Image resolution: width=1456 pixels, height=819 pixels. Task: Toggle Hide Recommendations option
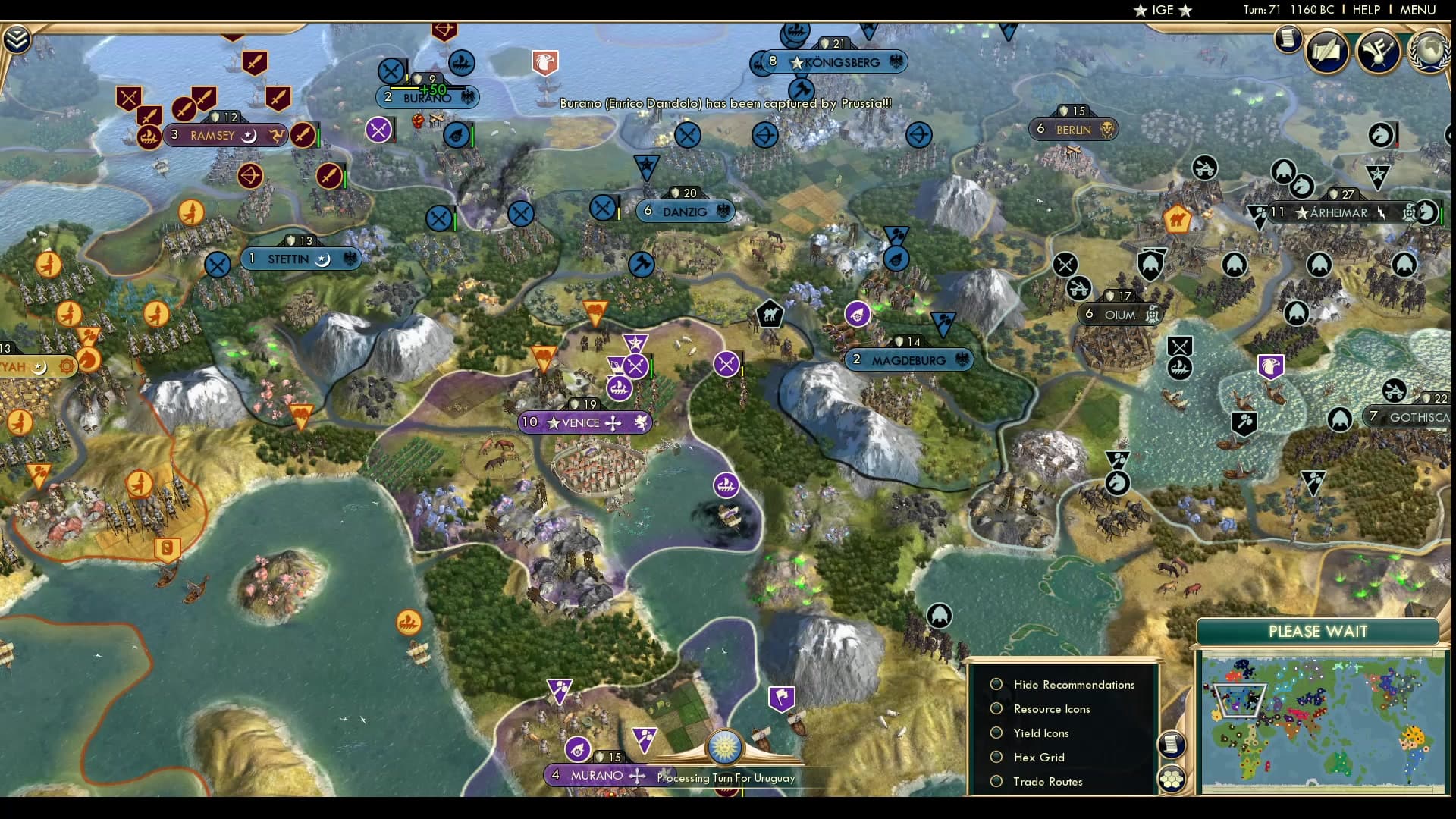point(996,684)
